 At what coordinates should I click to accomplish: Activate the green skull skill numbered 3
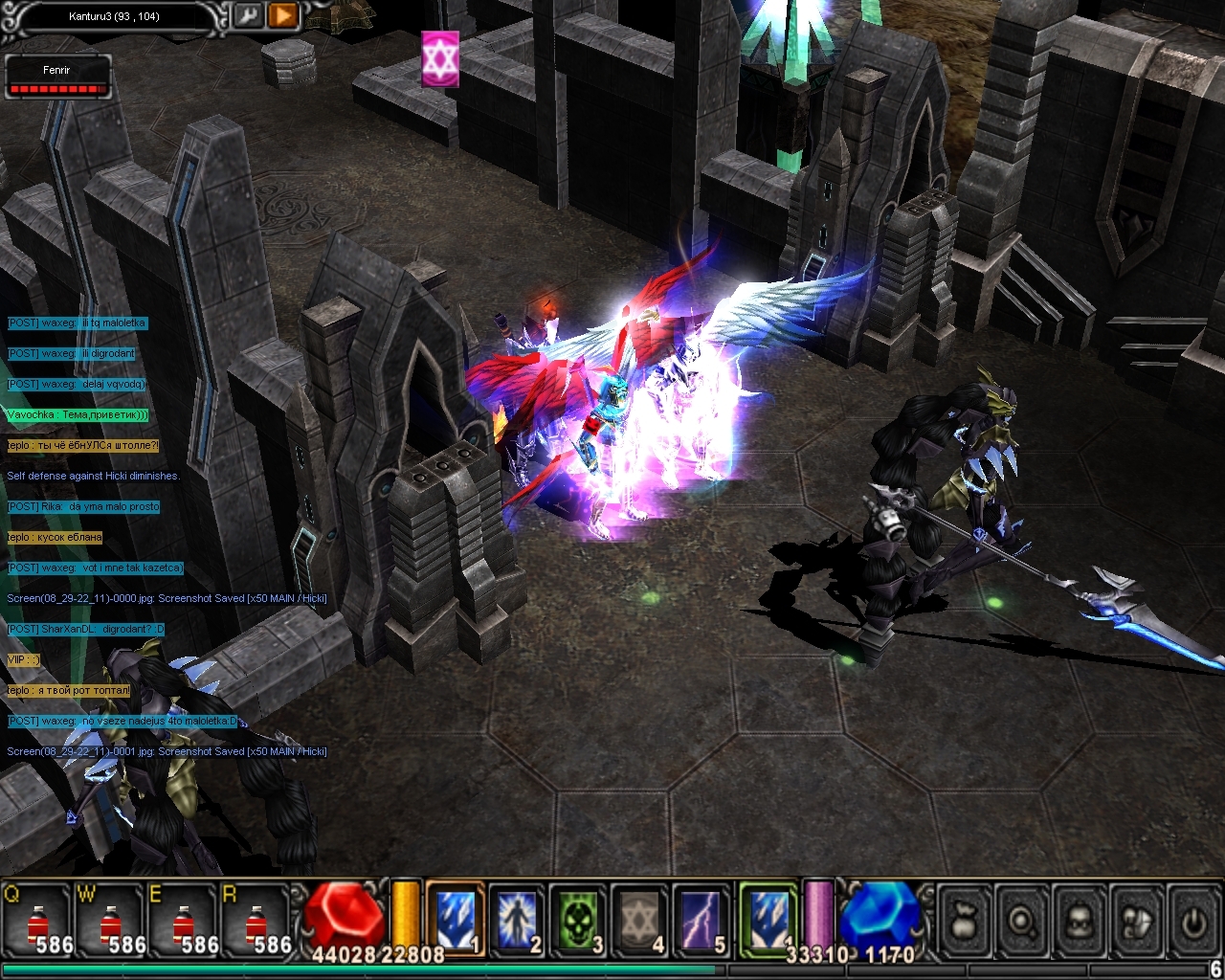click(x=578, y=919)
